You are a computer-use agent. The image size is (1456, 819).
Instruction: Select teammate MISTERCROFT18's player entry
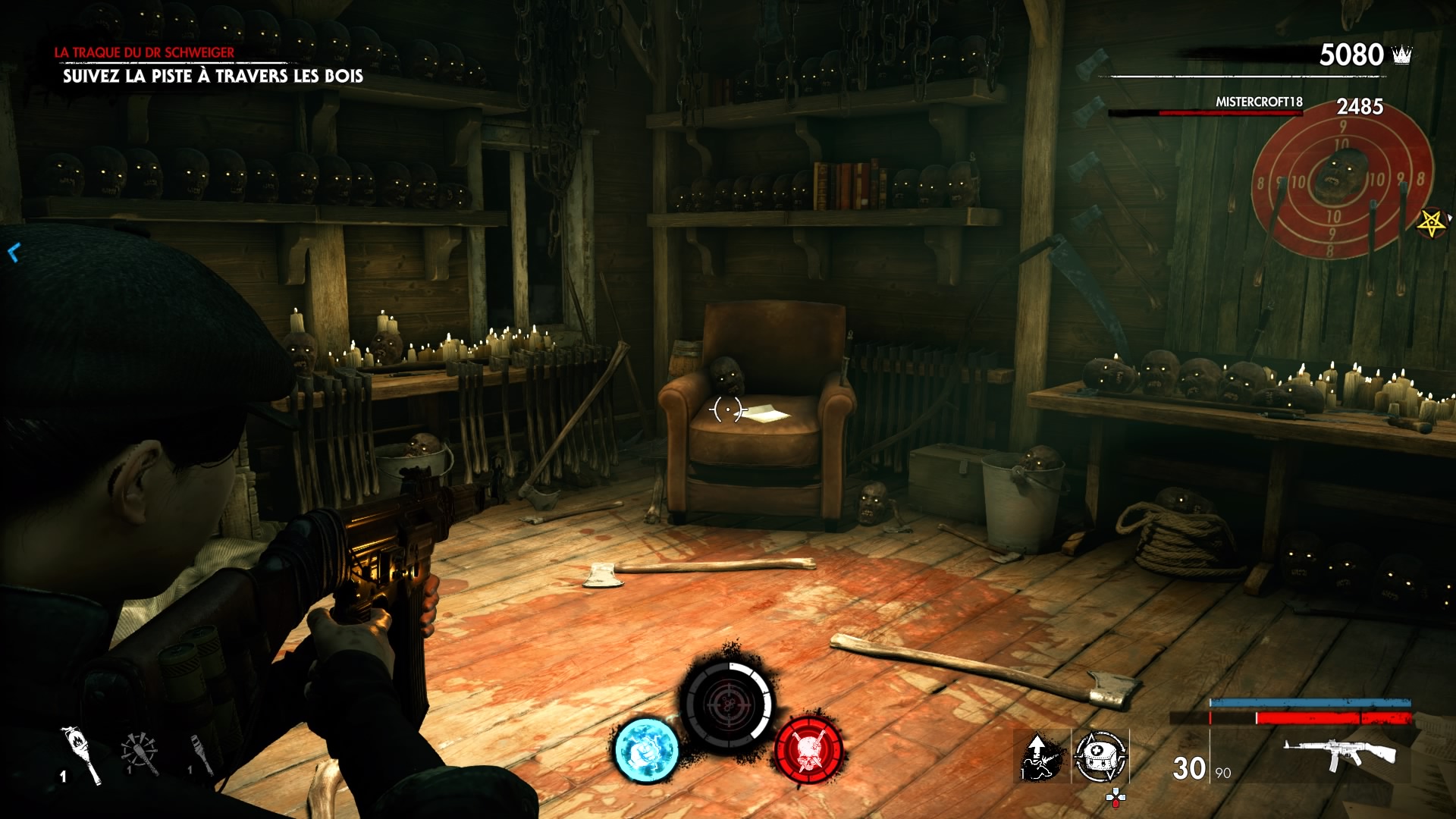click(x=1259, y=102)
